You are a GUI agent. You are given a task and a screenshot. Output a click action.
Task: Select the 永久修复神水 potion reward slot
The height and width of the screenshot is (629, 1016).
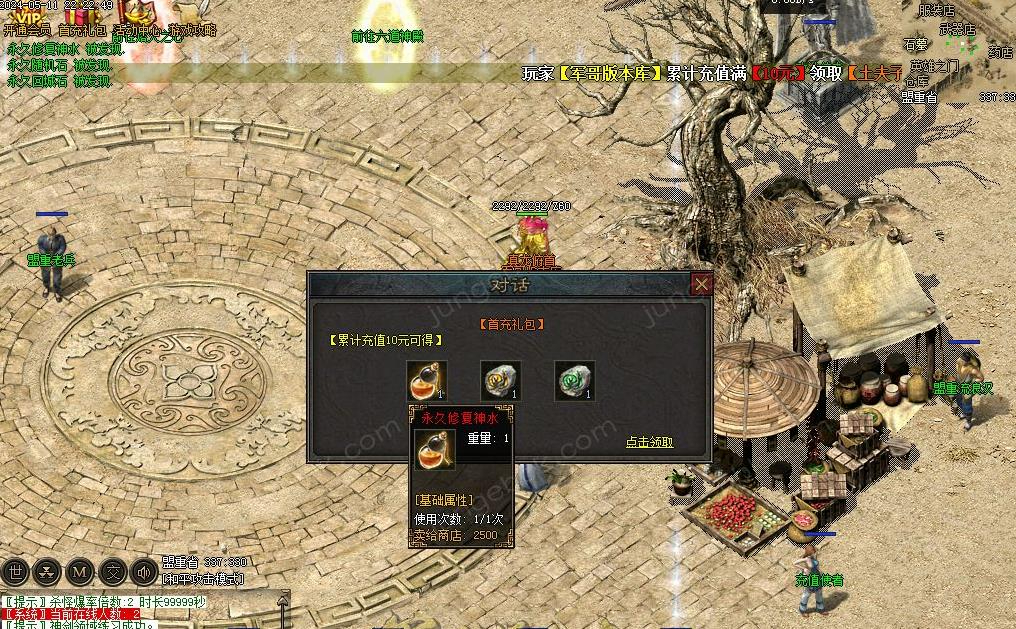427,381
